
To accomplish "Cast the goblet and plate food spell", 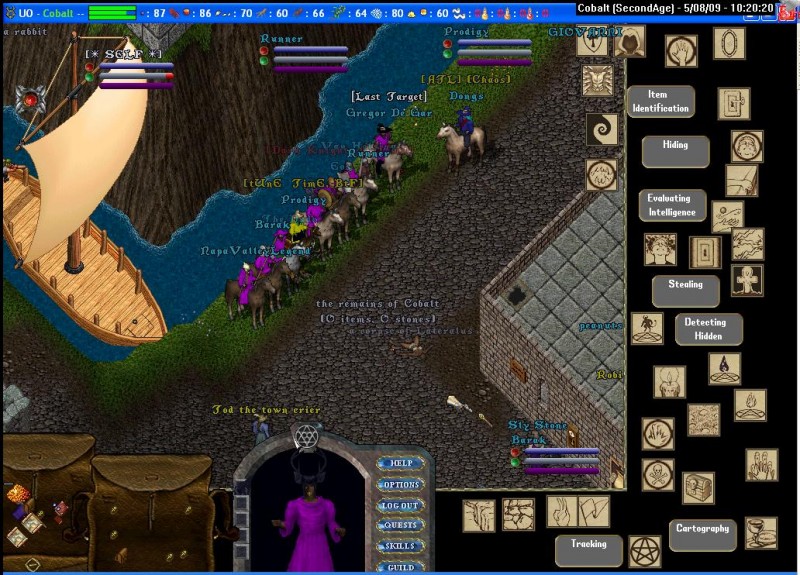I will click(x=761, y=532).
